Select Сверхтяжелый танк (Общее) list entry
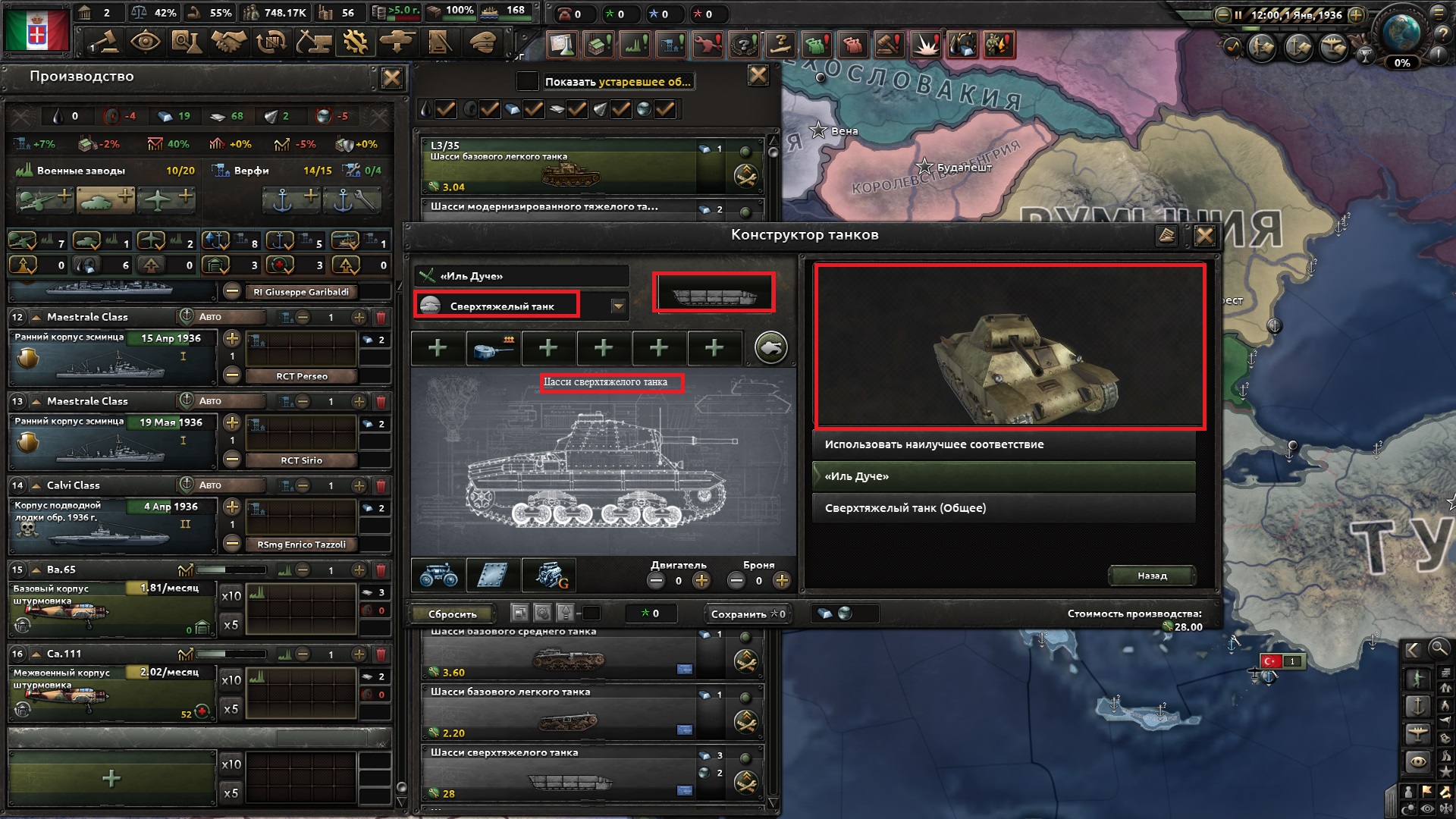The height and width of the screenshot is (819, 1456). pyautogui.click(x=1005, y=508)
